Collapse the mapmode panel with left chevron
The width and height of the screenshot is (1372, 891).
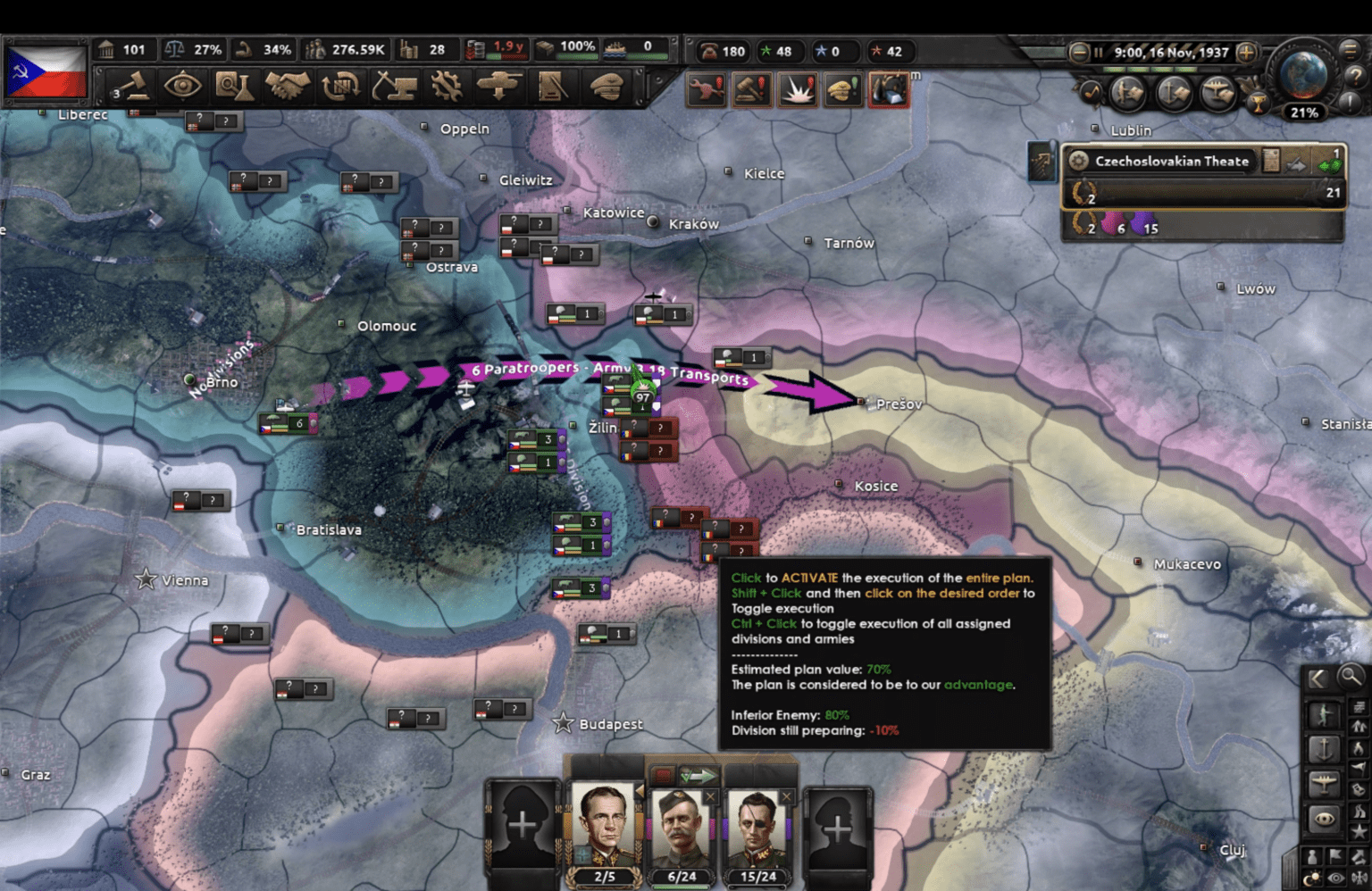pos(1318,678)
